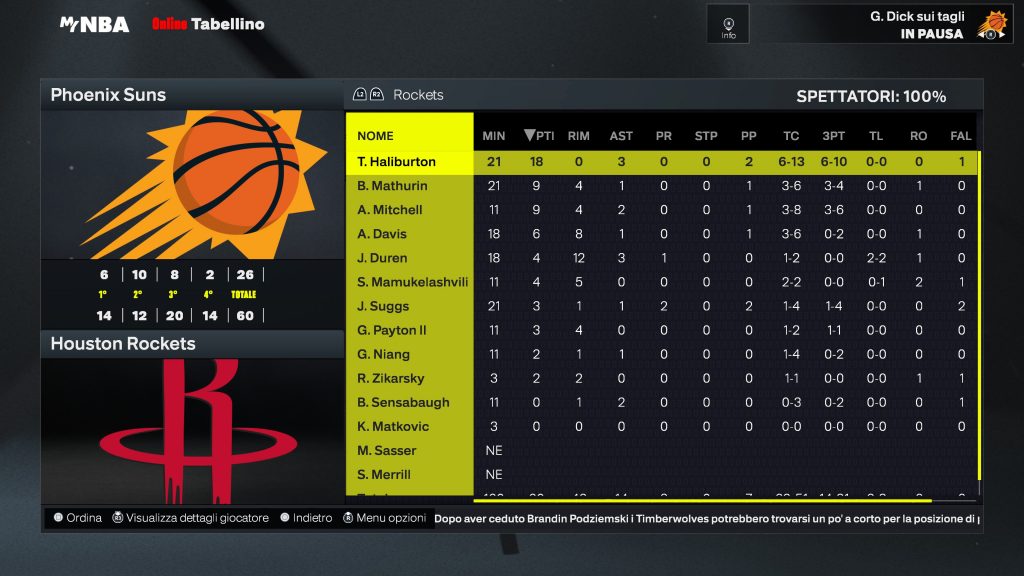Viewport: 1024px width, 576px height.
Task: Sort by the RIM rebounds column
Action: pos(578,136)
